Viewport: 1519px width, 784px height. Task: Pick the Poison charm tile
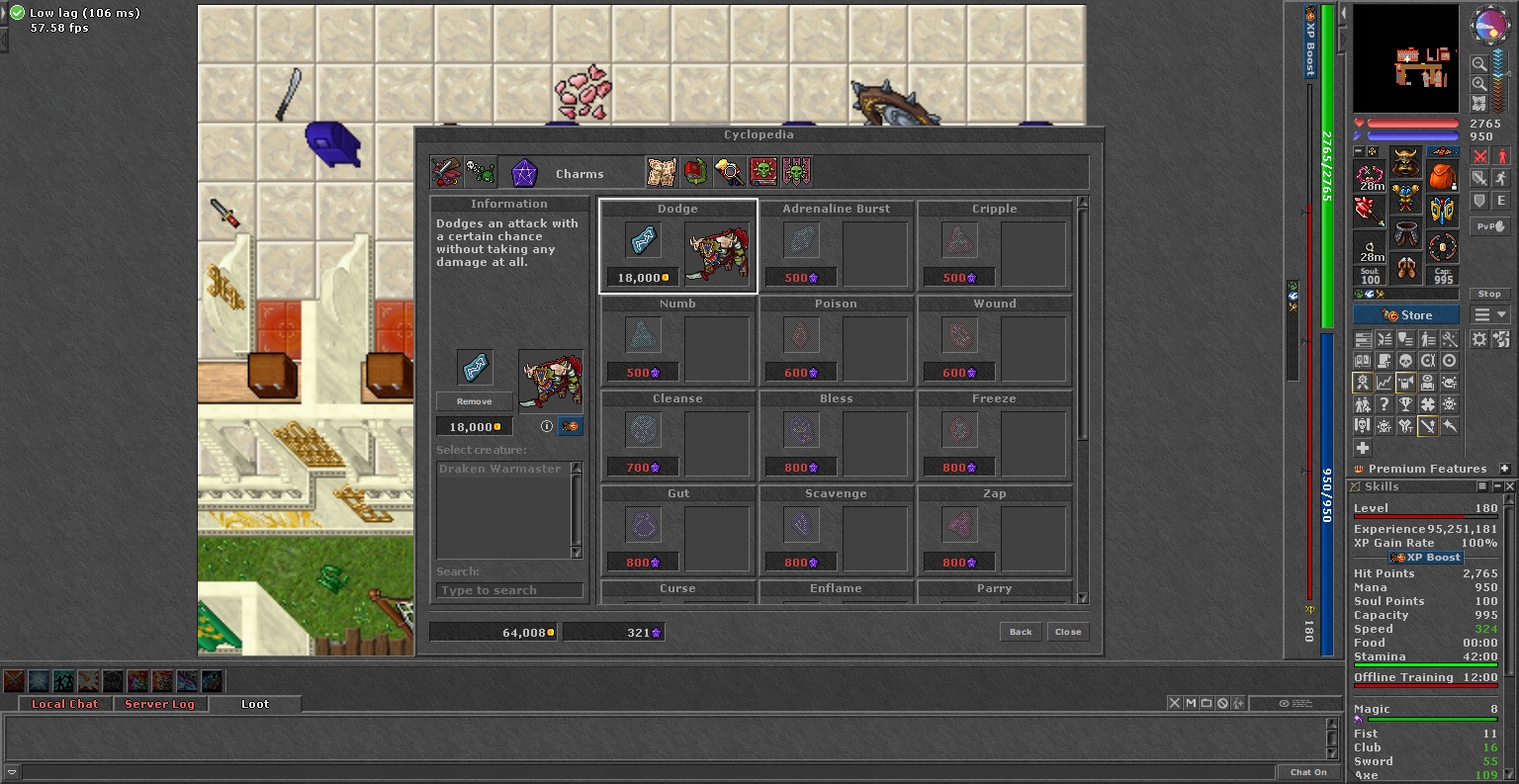pos(837,341)
